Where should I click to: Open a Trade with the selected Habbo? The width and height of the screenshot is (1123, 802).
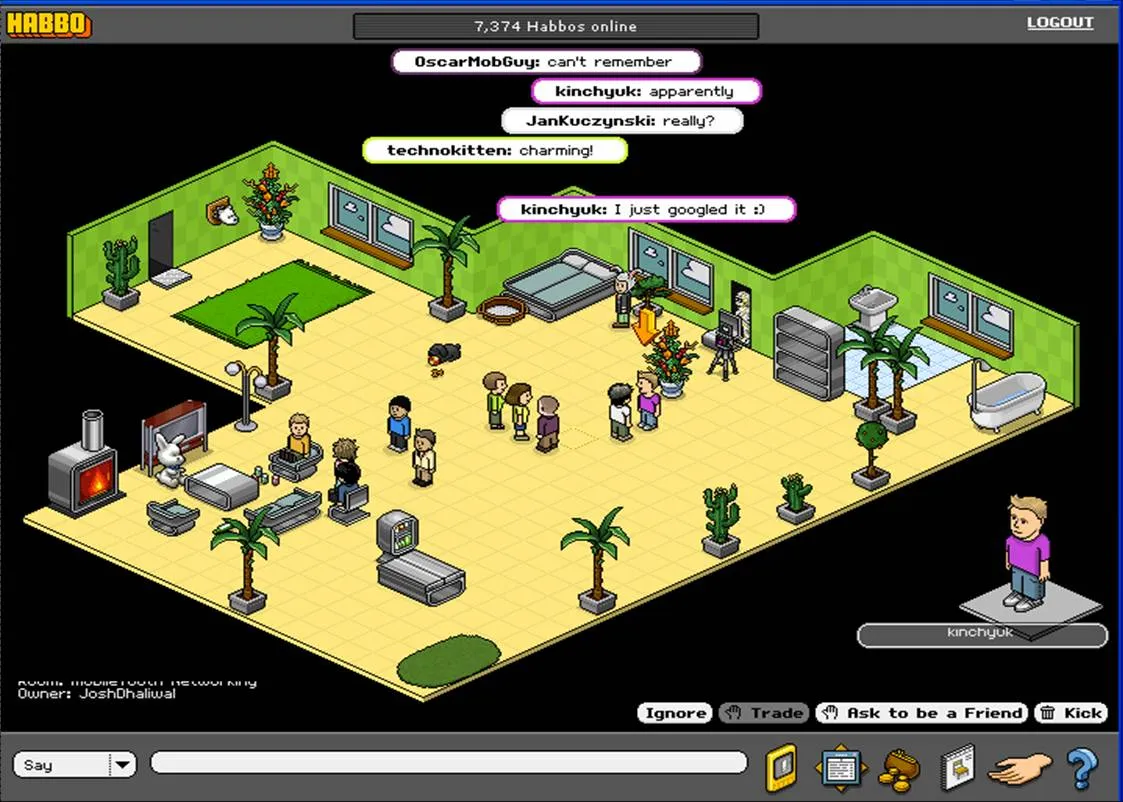click(x=765, y=713)
